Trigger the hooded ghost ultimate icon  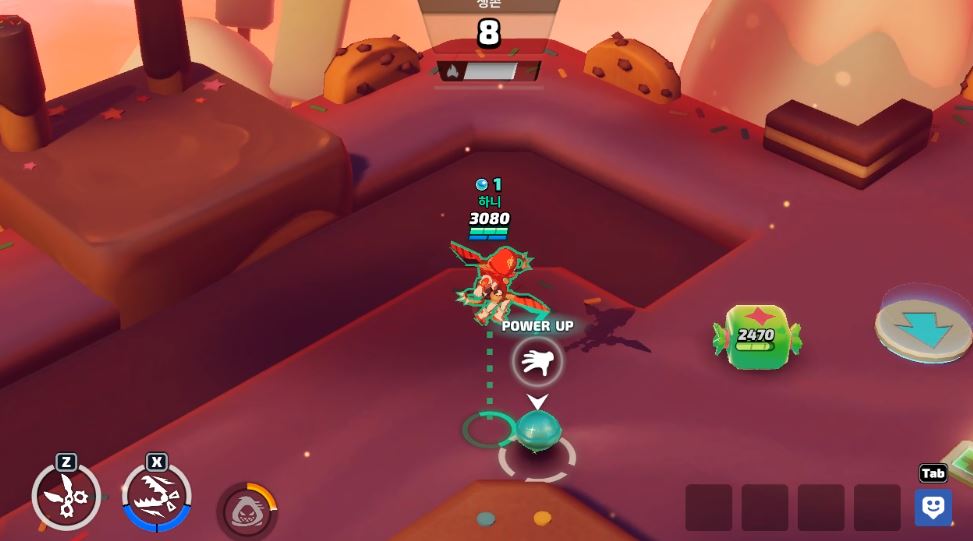click(x=247, y=511)
